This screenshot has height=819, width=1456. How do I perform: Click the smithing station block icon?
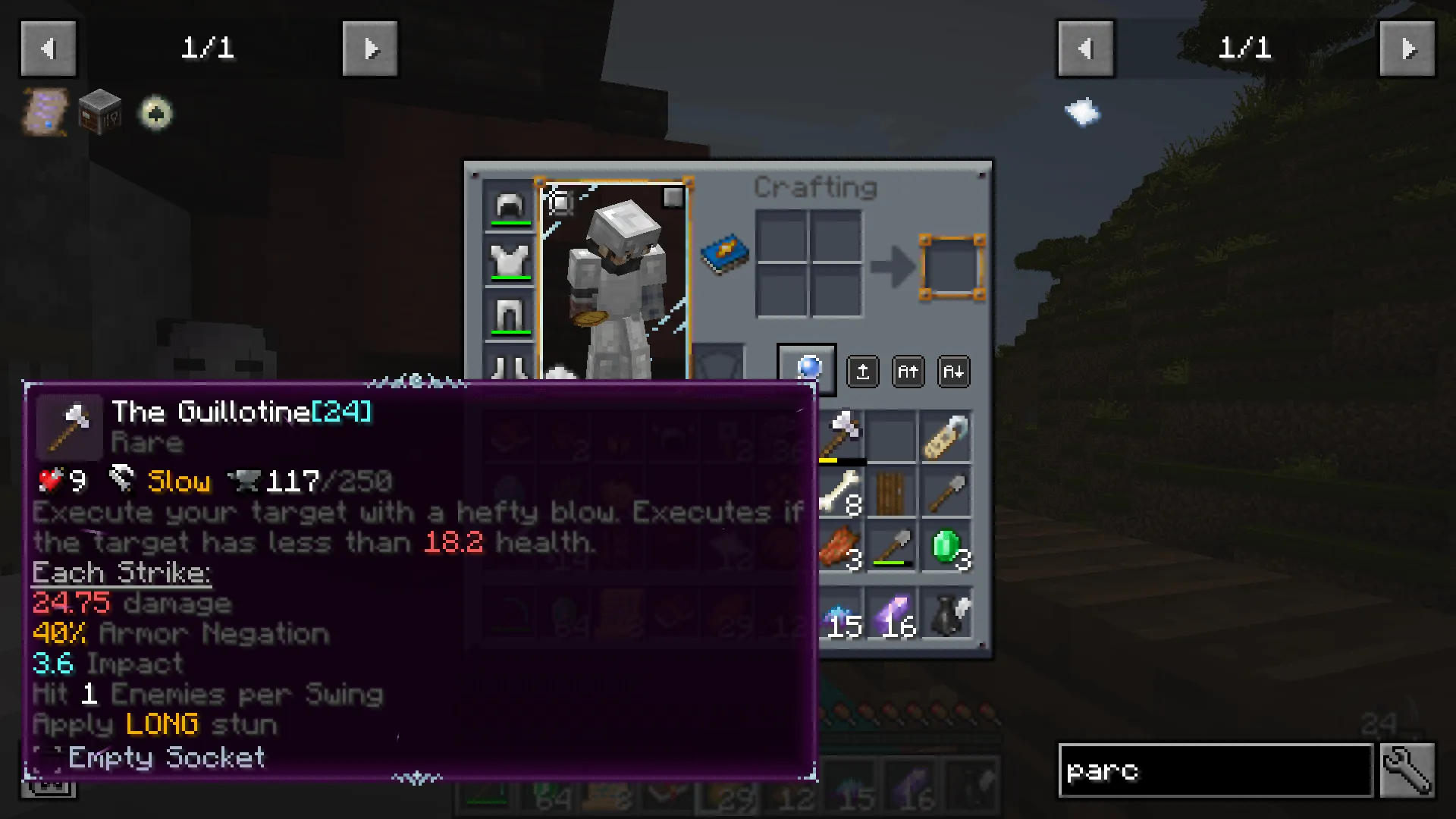click(x=99, y=112)
